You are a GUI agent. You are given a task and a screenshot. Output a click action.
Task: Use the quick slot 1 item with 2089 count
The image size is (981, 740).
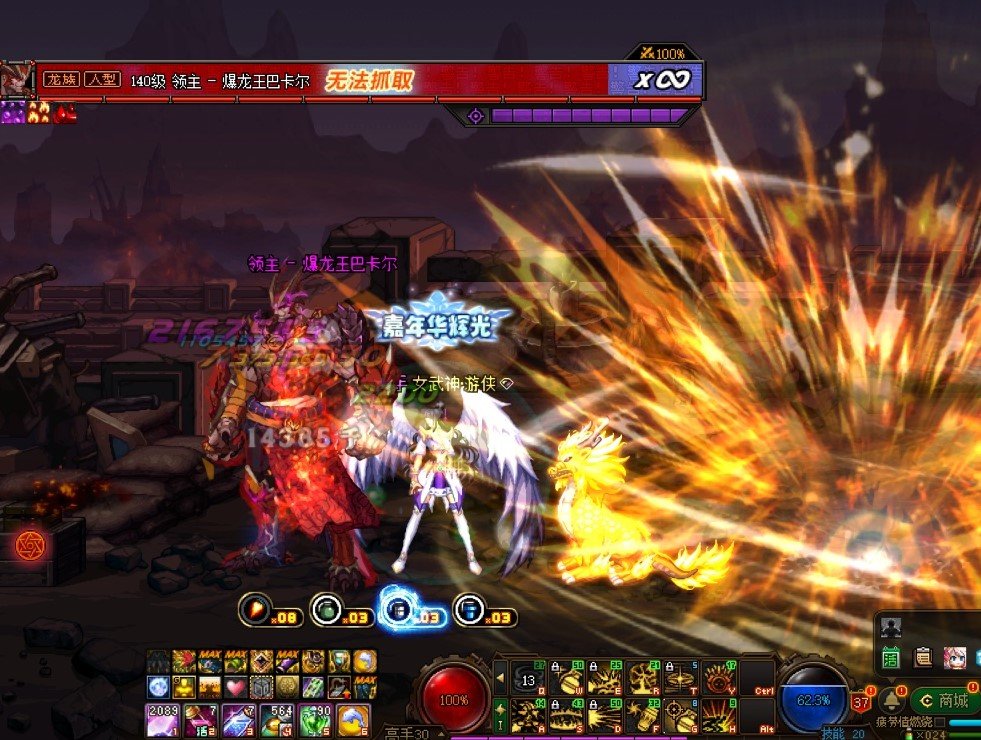coord(162,719)
